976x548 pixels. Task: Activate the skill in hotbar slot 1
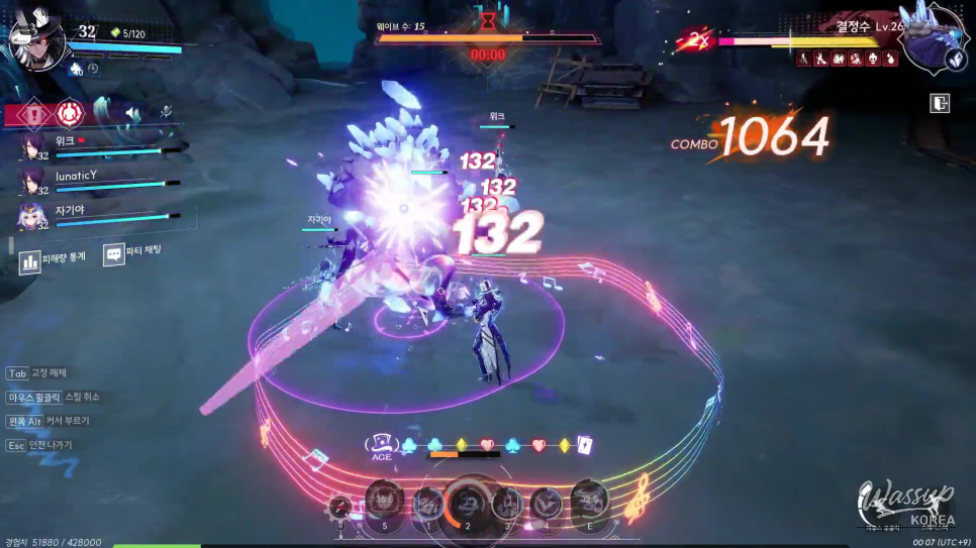(428, 503)
